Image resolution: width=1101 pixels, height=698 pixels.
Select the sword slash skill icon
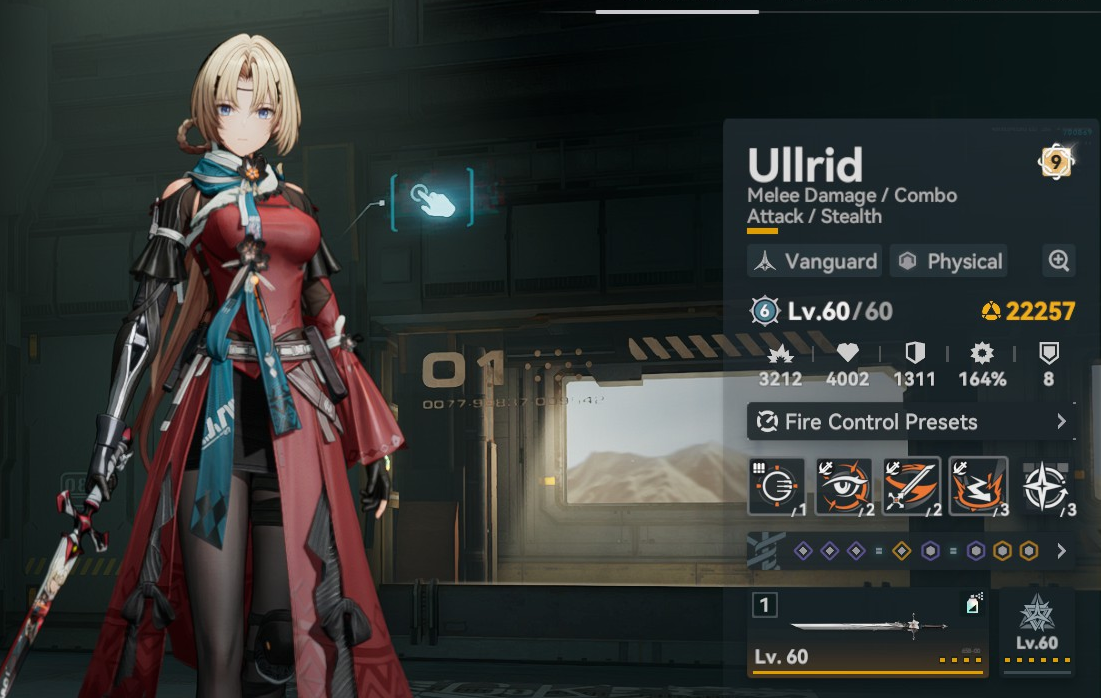pos(911,487)
